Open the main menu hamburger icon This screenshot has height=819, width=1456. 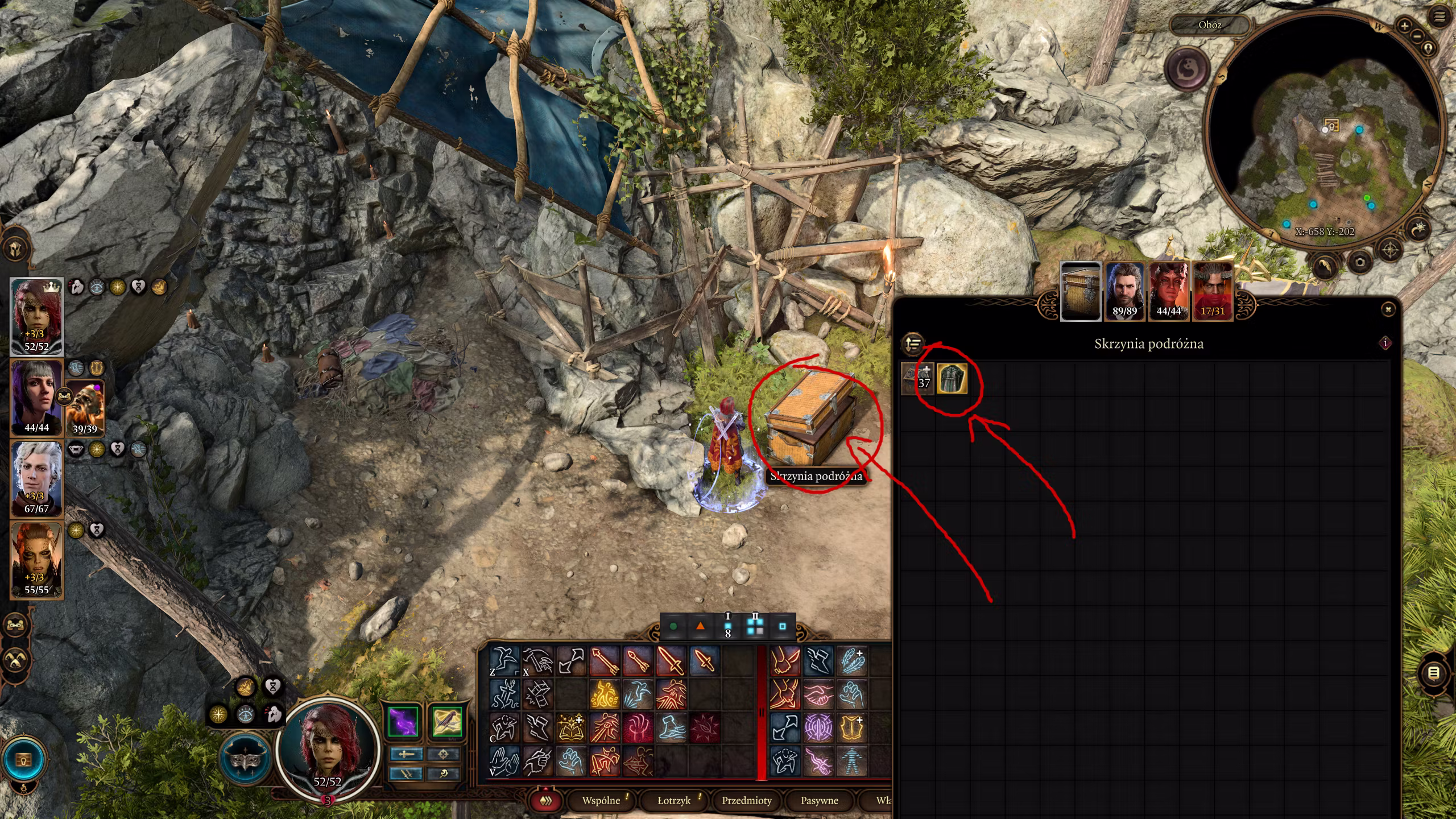point(1440,17)
